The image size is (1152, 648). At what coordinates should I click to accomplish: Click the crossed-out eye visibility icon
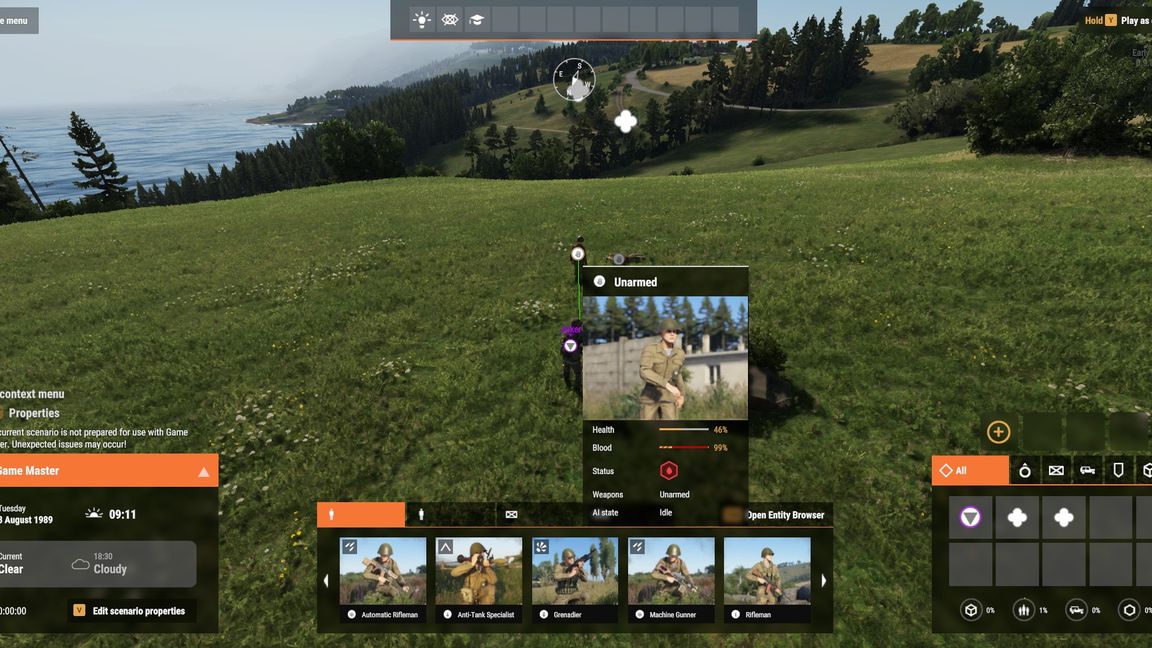point(450,20)
